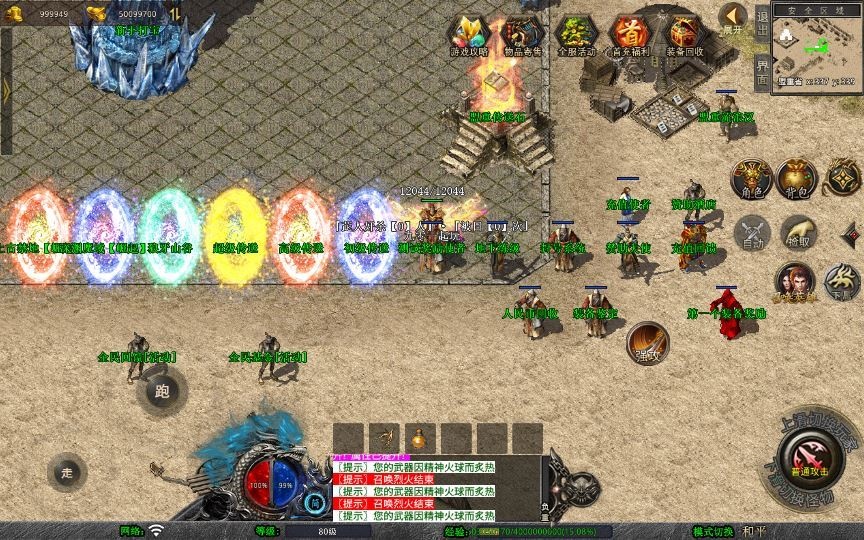Open the 背包 backpack inventory
Image resolution: width=864 pixels, height=540 pixels.
(x=797, y=178)
